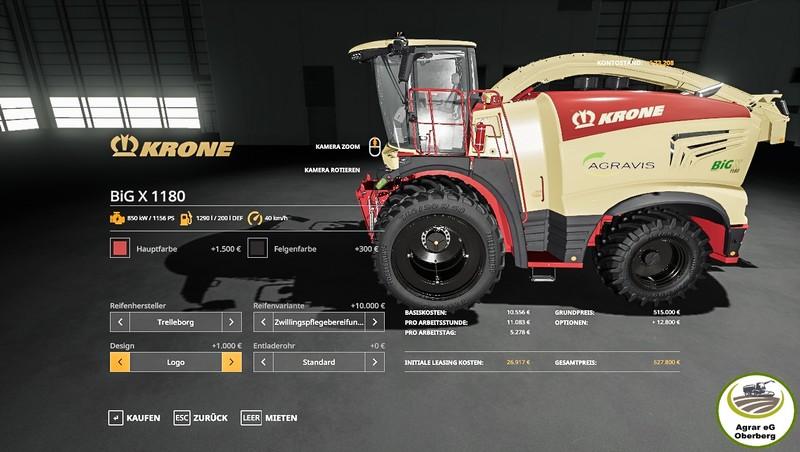The height and width of the screenshot is (452, 800).
Task: Switch to previous Reifenvariante option
Action: point(264,322)
